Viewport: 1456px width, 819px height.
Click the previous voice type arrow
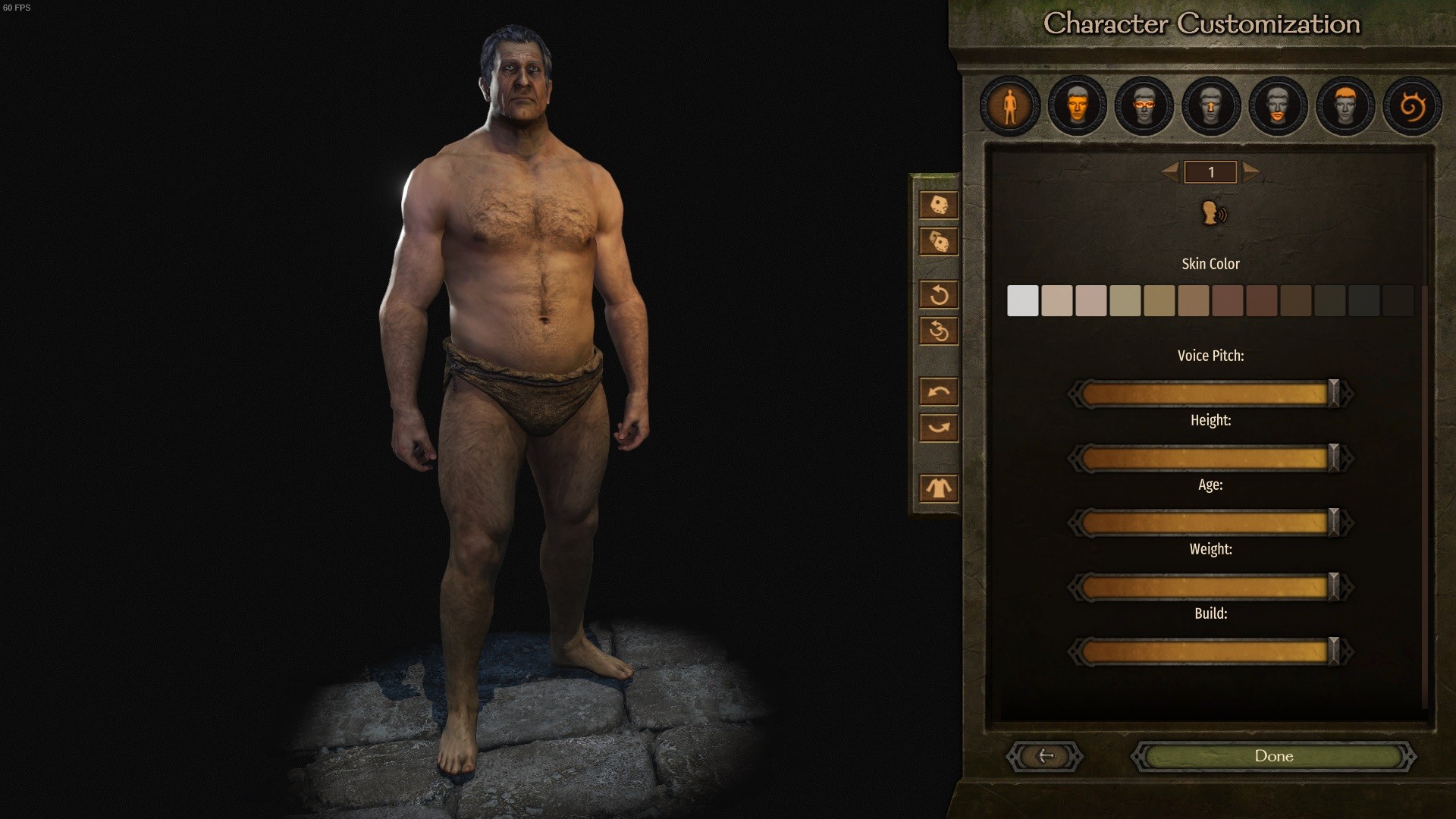point(1170,172)
